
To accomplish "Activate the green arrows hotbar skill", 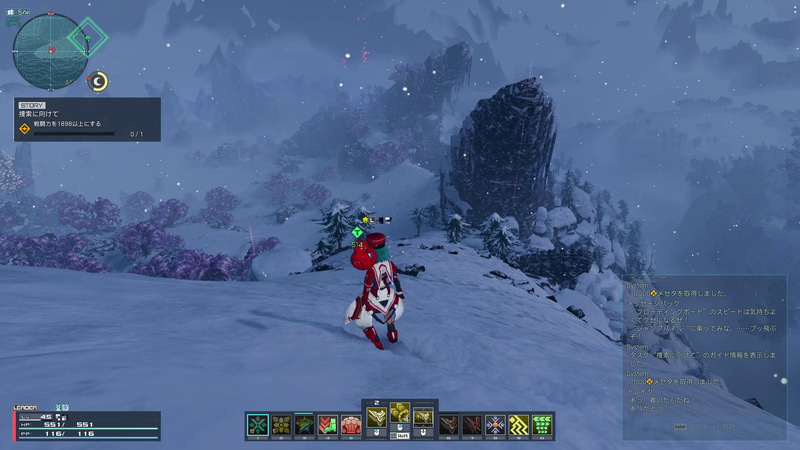I will point(543,425).
